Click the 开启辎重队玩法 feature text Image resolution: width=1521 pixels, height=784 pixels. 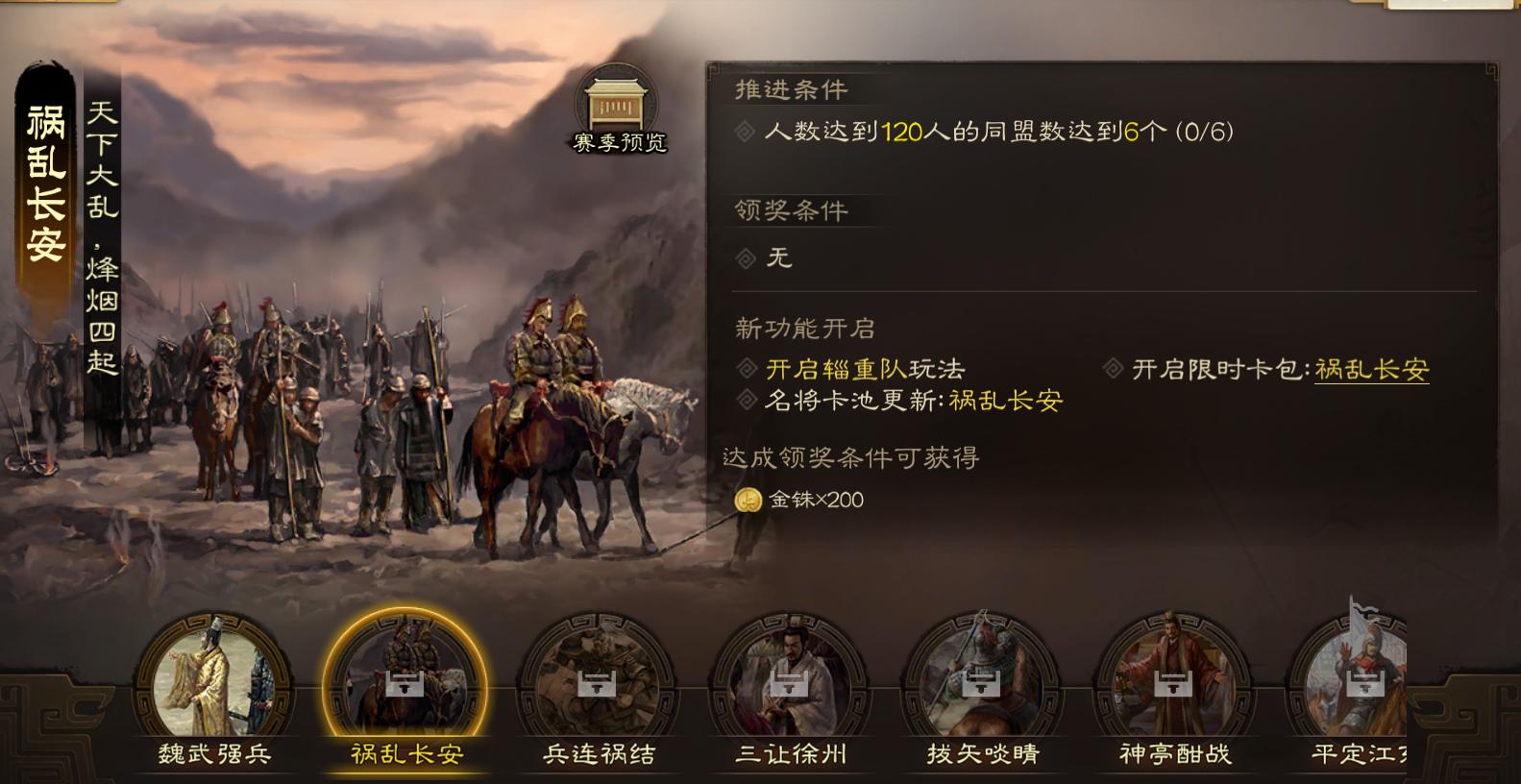coord(862,368)
